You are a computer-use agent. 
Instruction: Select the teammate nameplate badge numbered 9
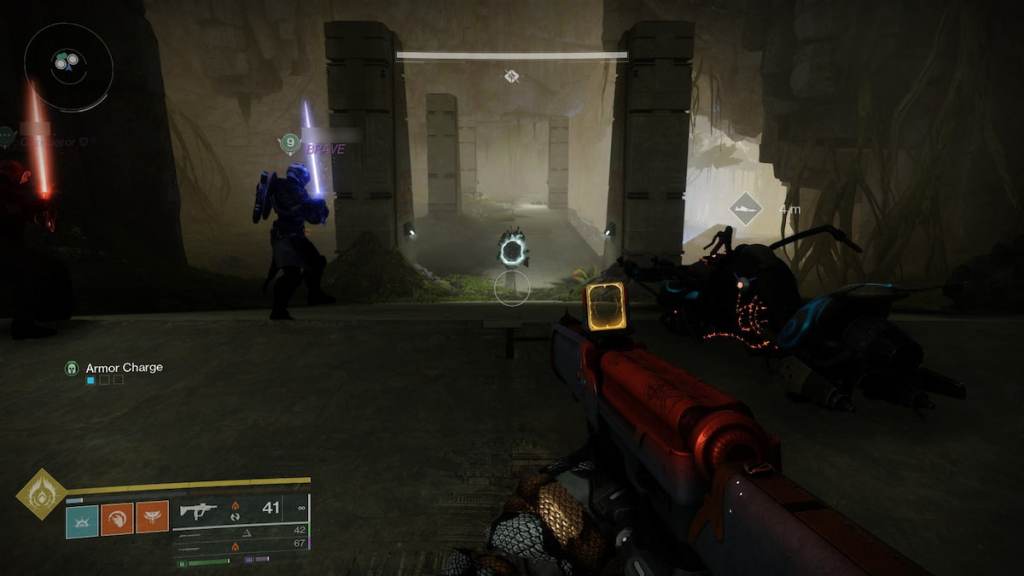tap(290, 144)
